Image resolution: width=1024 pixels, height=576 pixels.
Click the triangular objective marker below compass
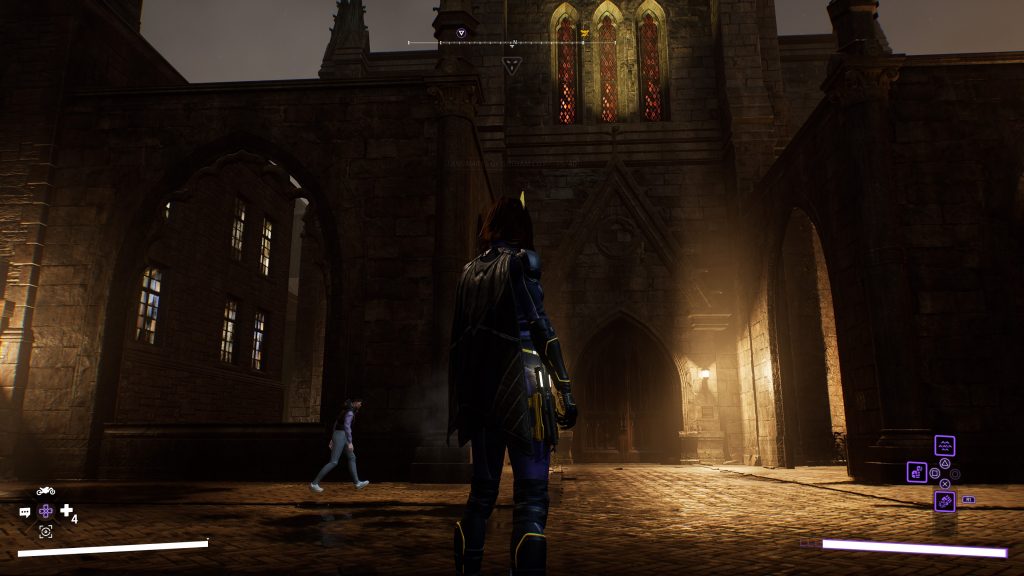pos(511,66)
